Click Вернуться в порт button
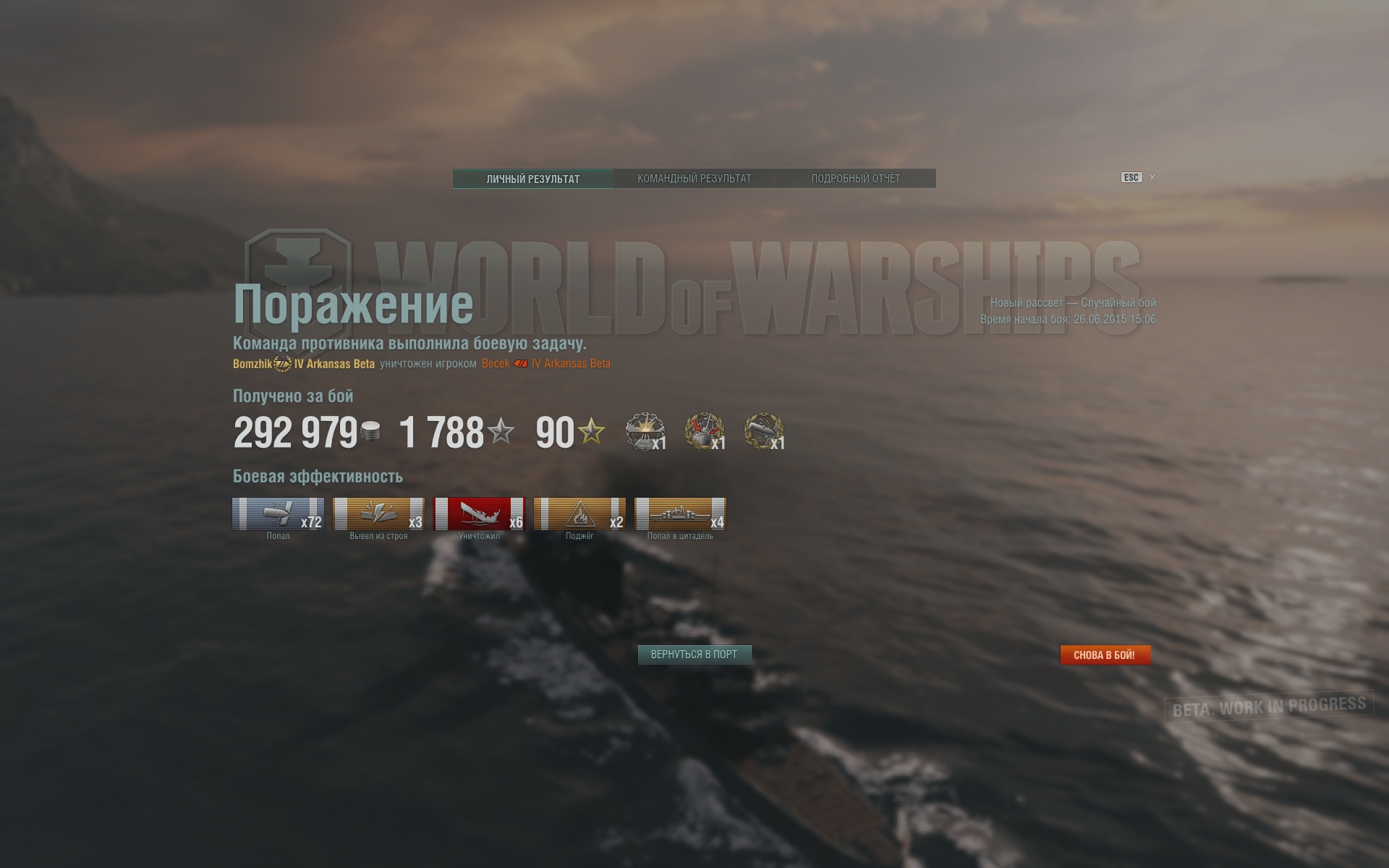 [694, 655]
